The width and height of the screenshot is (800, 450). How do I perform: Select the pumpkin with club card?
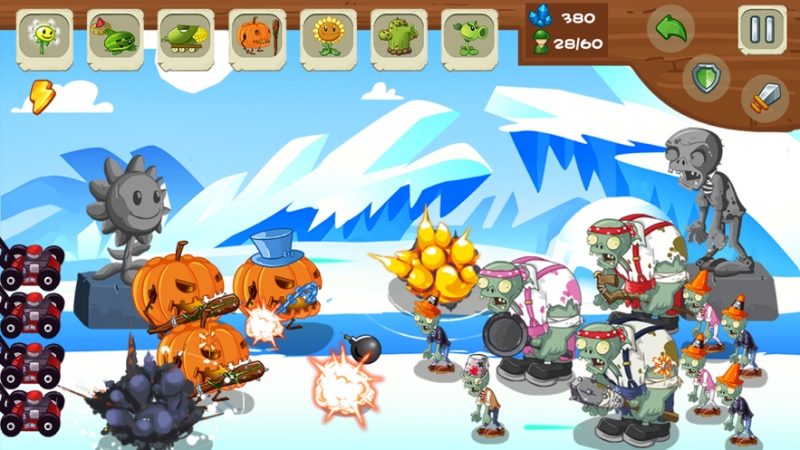click(x=257, y=38)
